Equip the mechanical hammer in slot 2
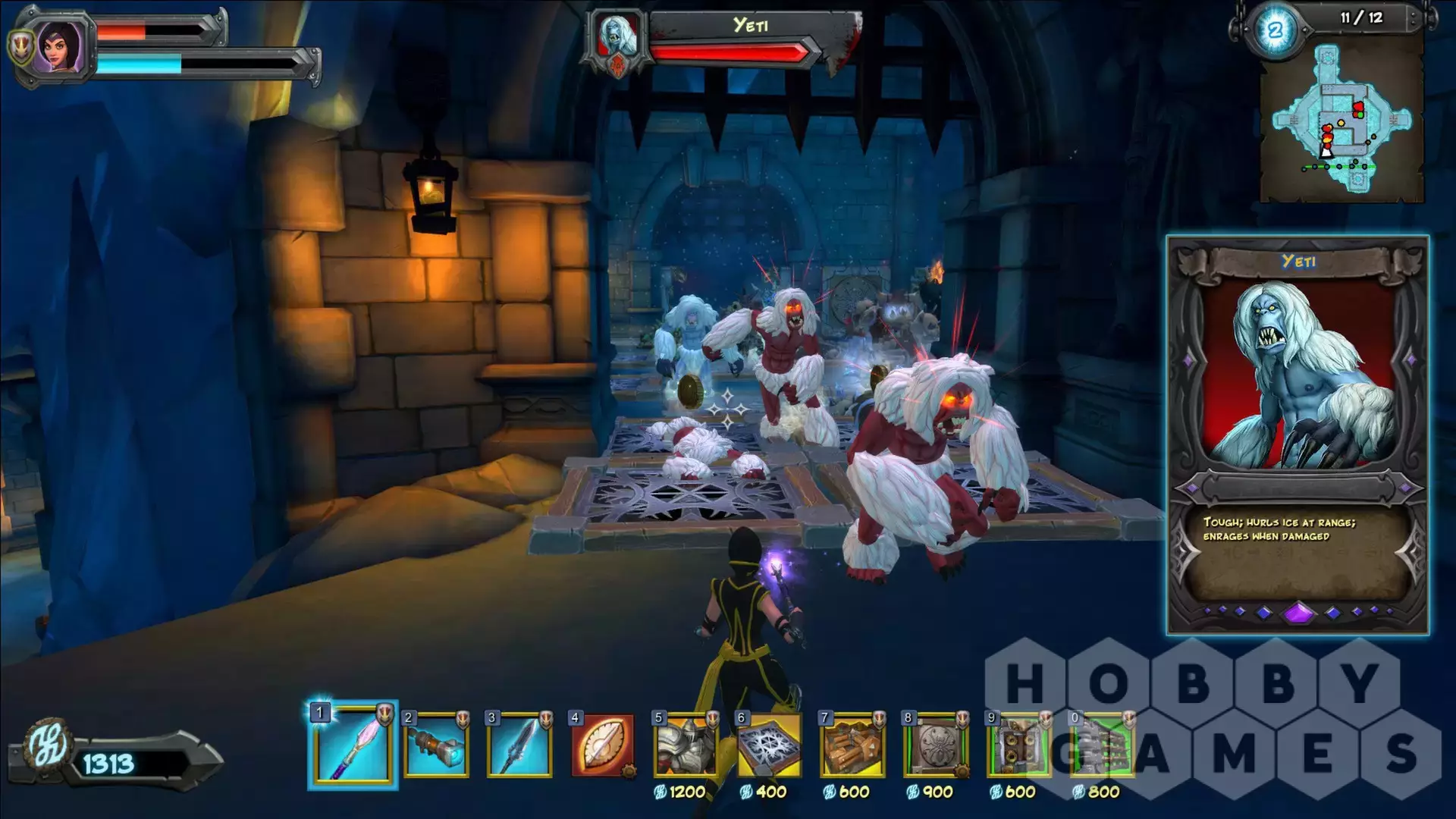Viewport: 1456px width, 819px height. point(436,746)
